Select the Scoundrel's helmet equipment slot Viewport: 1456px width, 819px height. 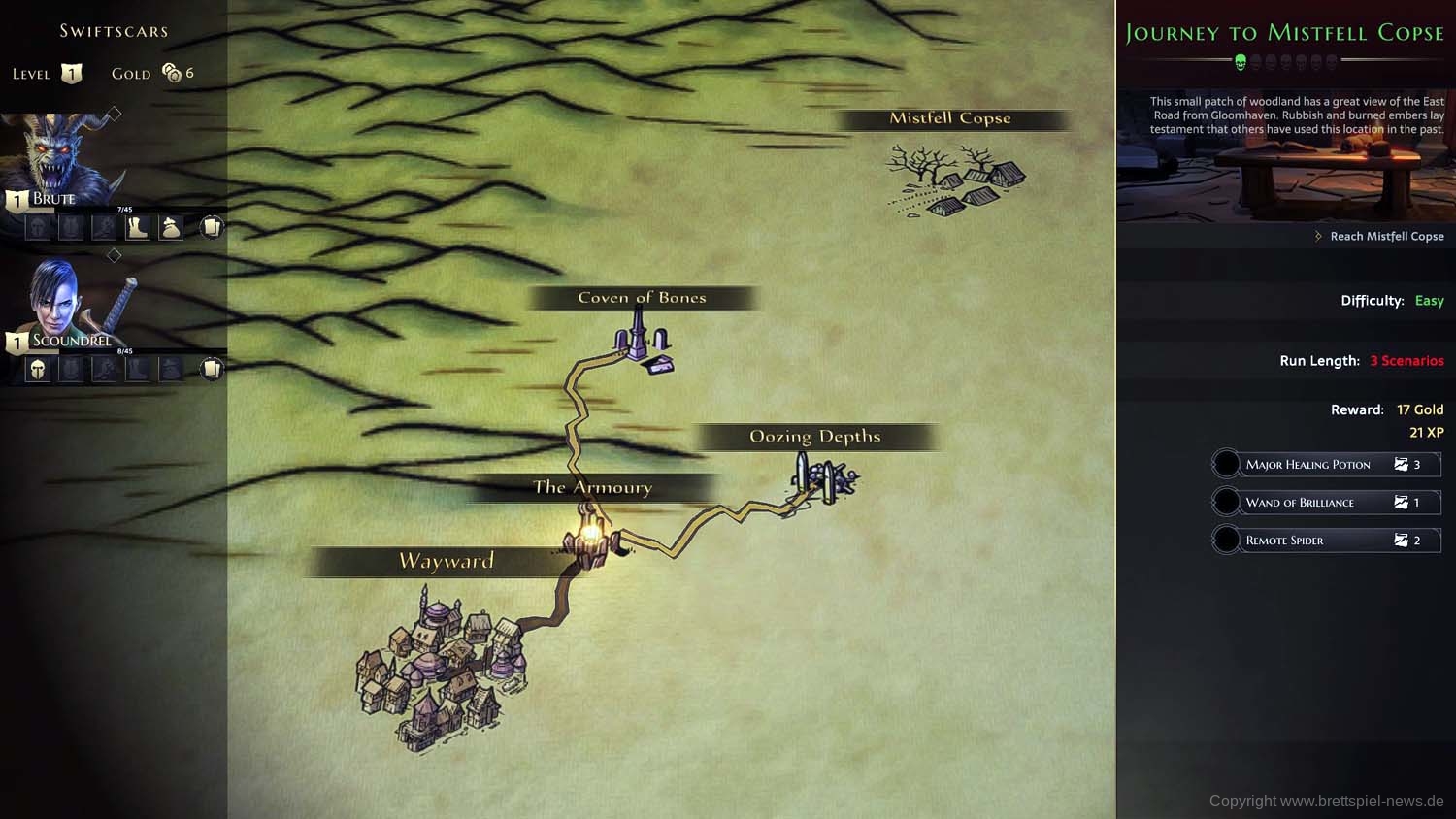(x=37, y=370)
